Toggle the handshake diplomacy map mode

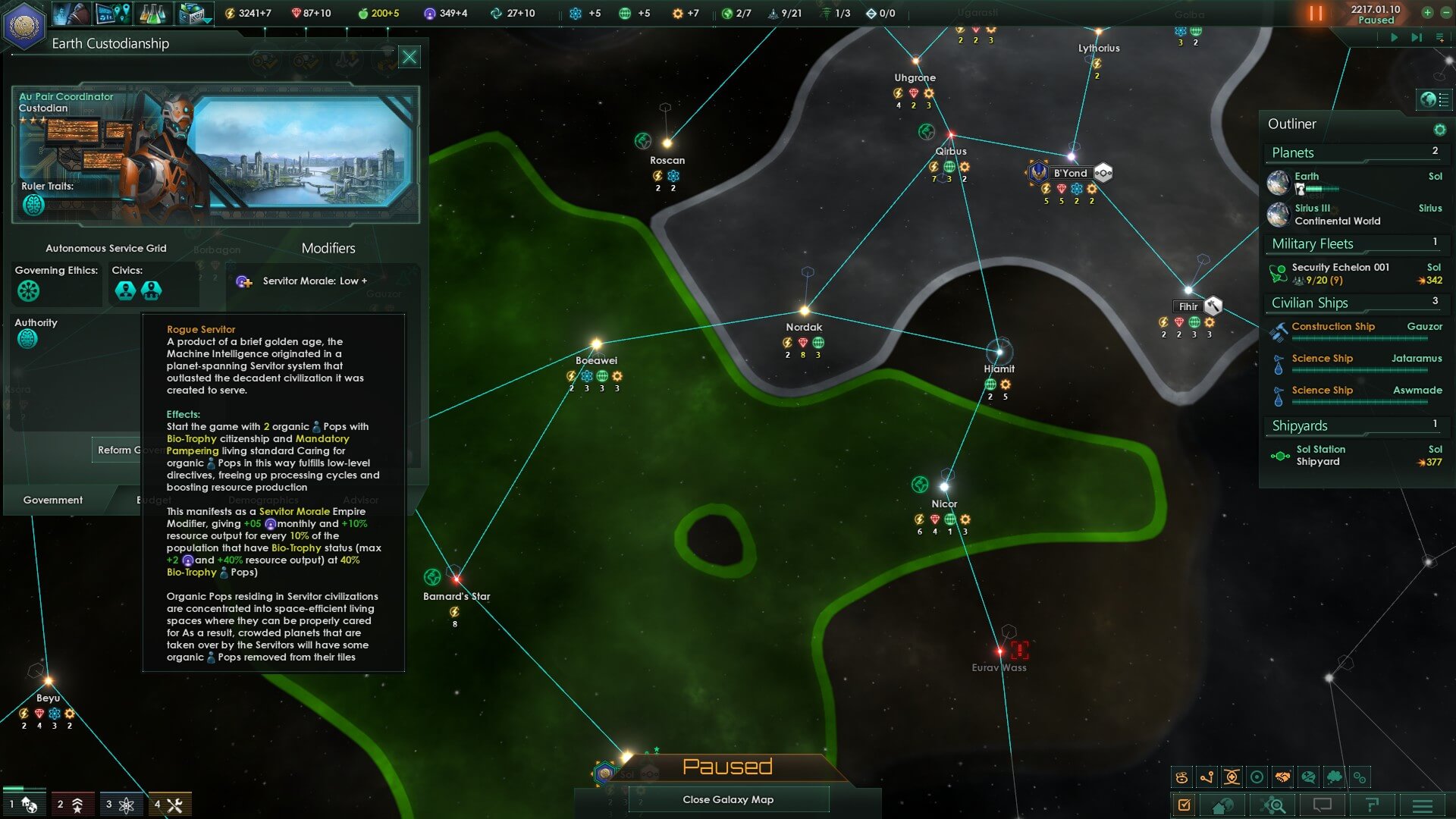pos(1282,777)
